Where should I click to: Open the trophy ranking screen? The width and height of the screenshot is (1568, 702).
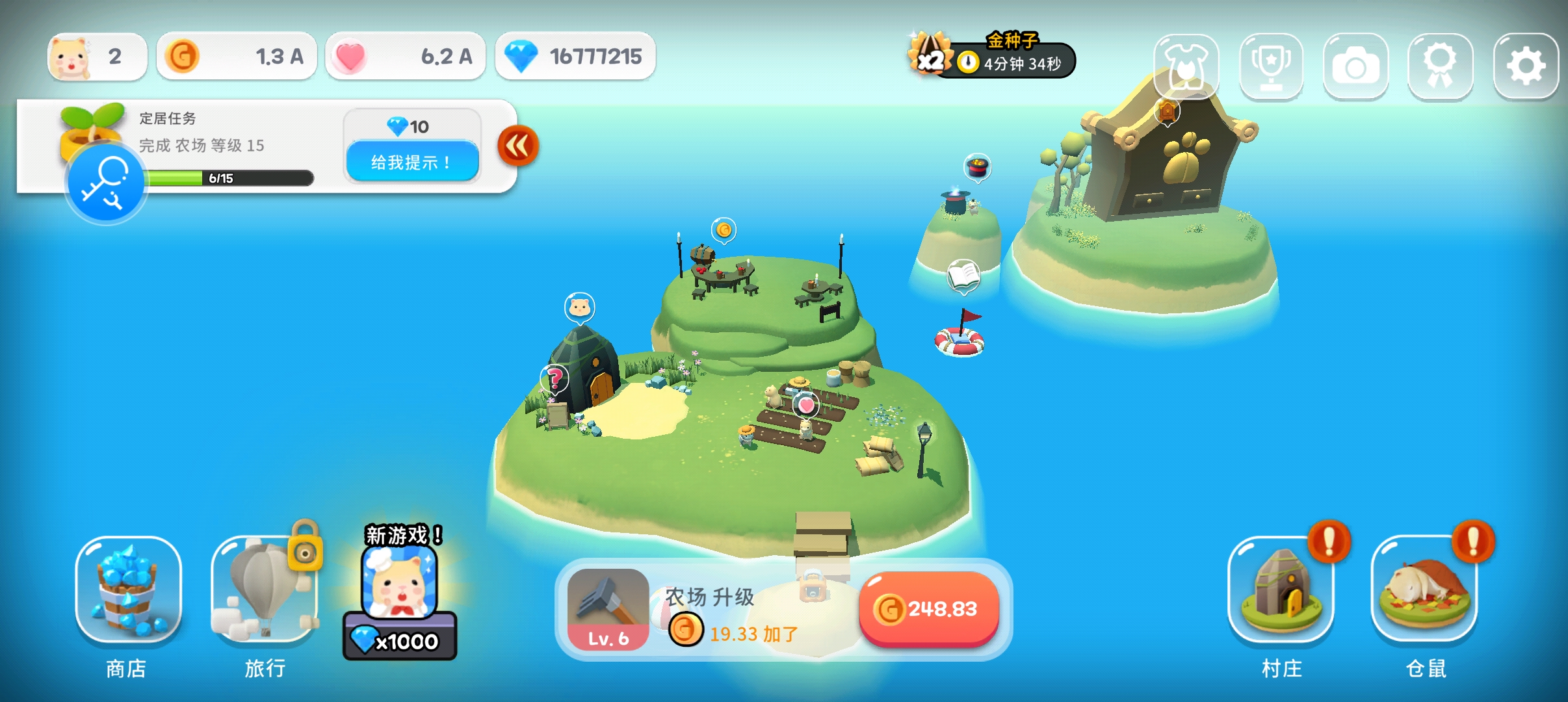point(1271,66)
